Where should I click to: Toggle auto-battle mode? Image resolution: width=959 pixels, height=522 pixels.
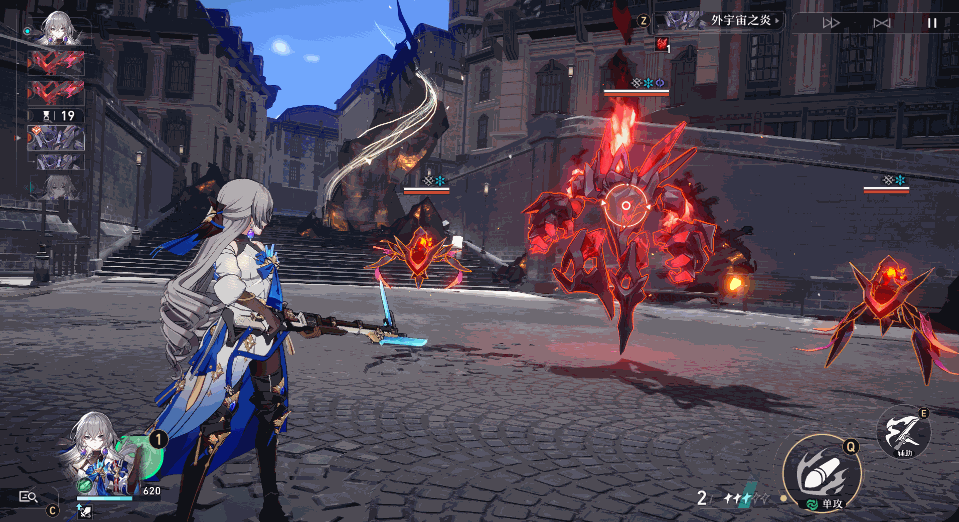click(881, 22)
